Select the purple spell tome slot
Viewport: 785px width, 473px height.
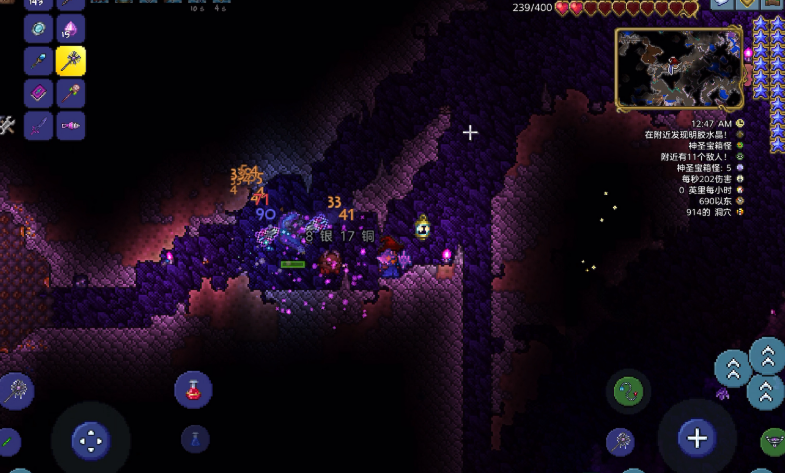[38, 94]
